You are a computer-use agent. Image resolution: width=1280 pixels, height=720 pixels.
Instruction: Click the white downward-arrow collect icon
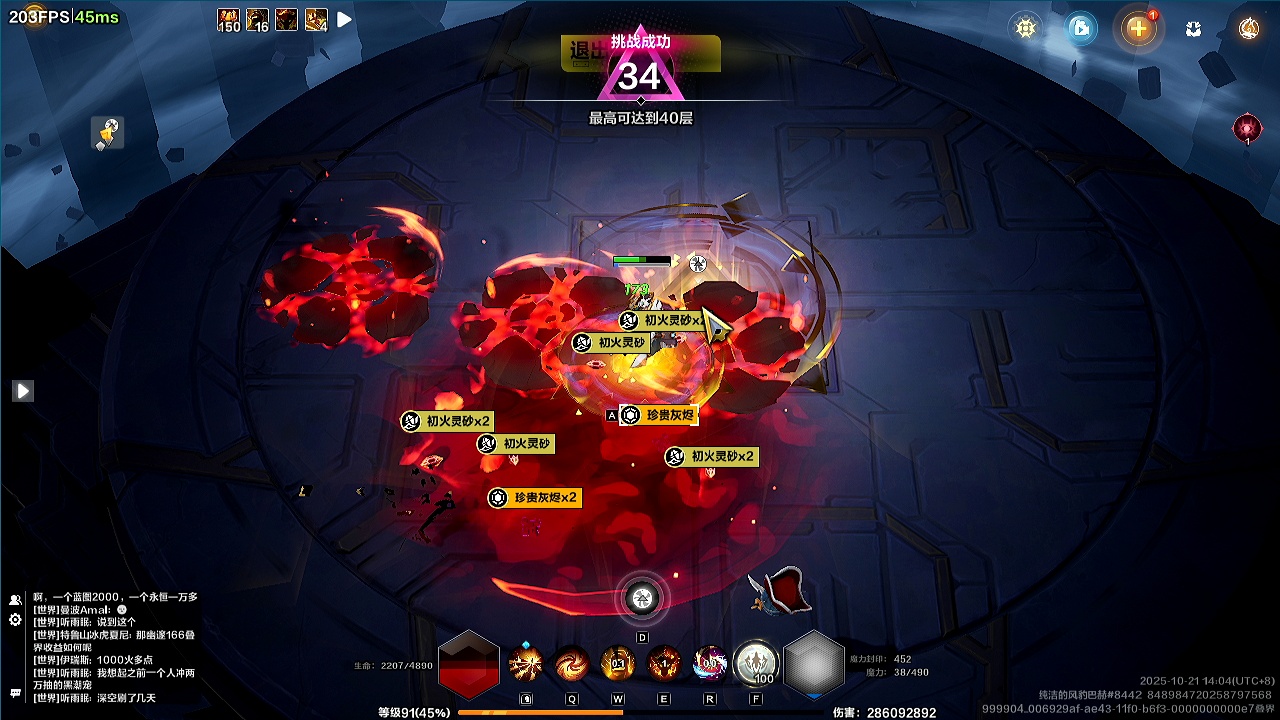pos(1193,29)
